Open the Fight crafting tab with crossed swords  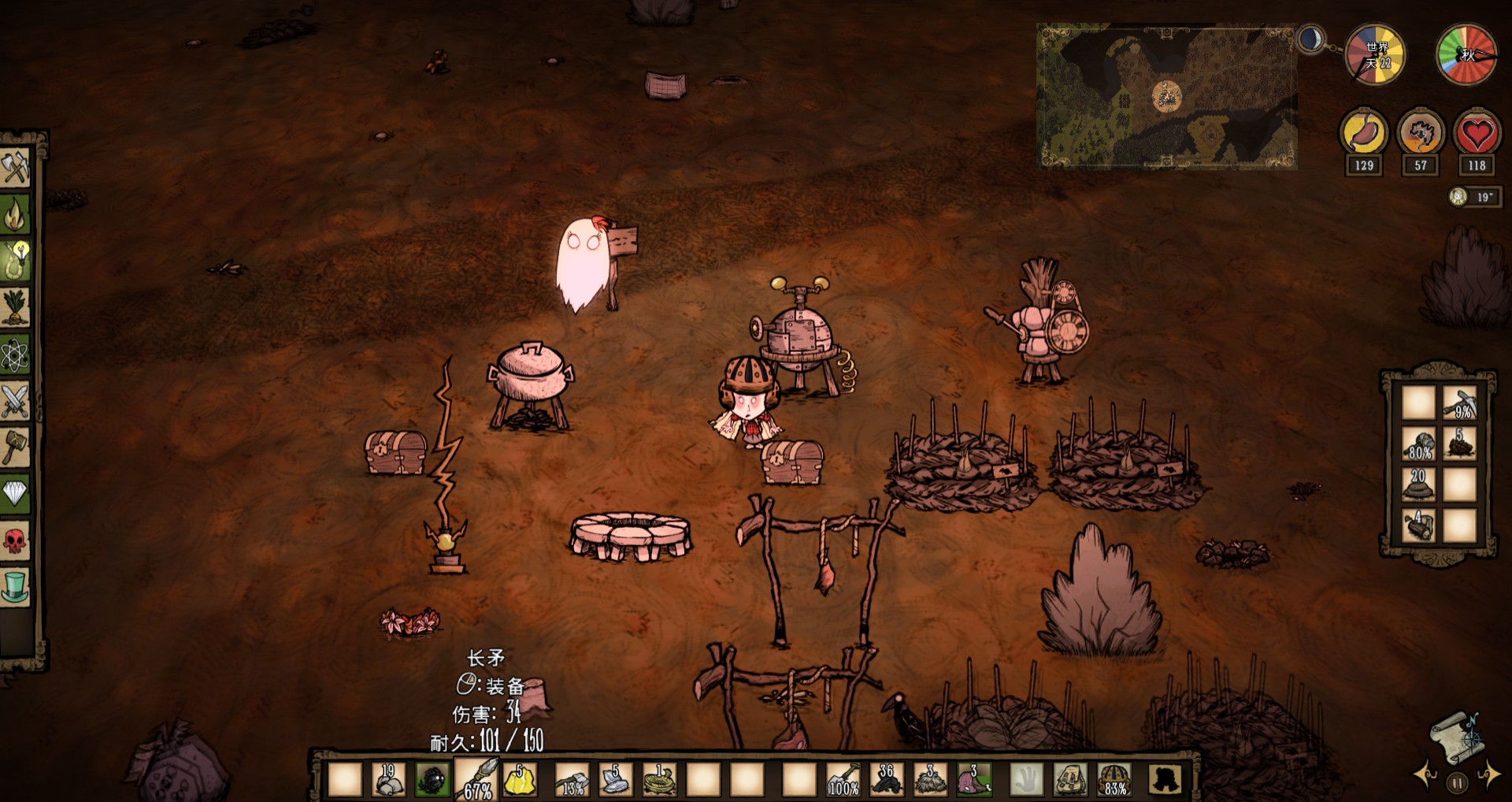15,402
